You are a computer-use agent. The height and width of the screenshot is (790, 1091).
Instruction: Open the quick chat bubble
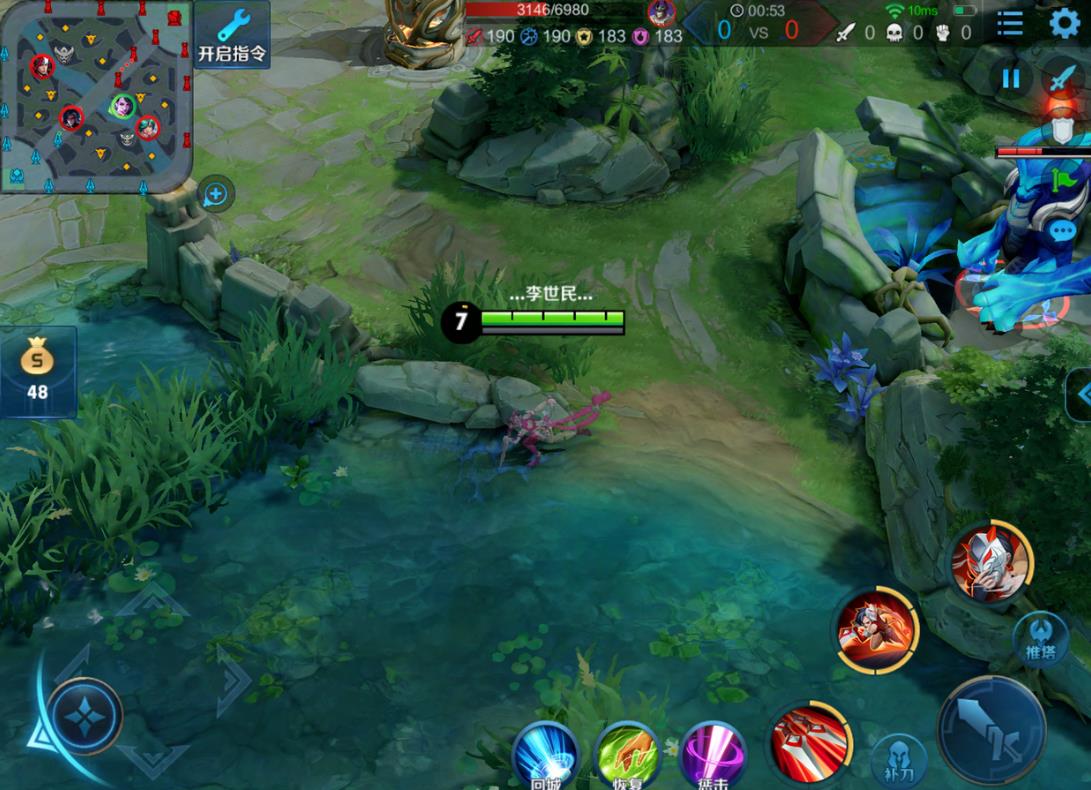[1063, 231]
